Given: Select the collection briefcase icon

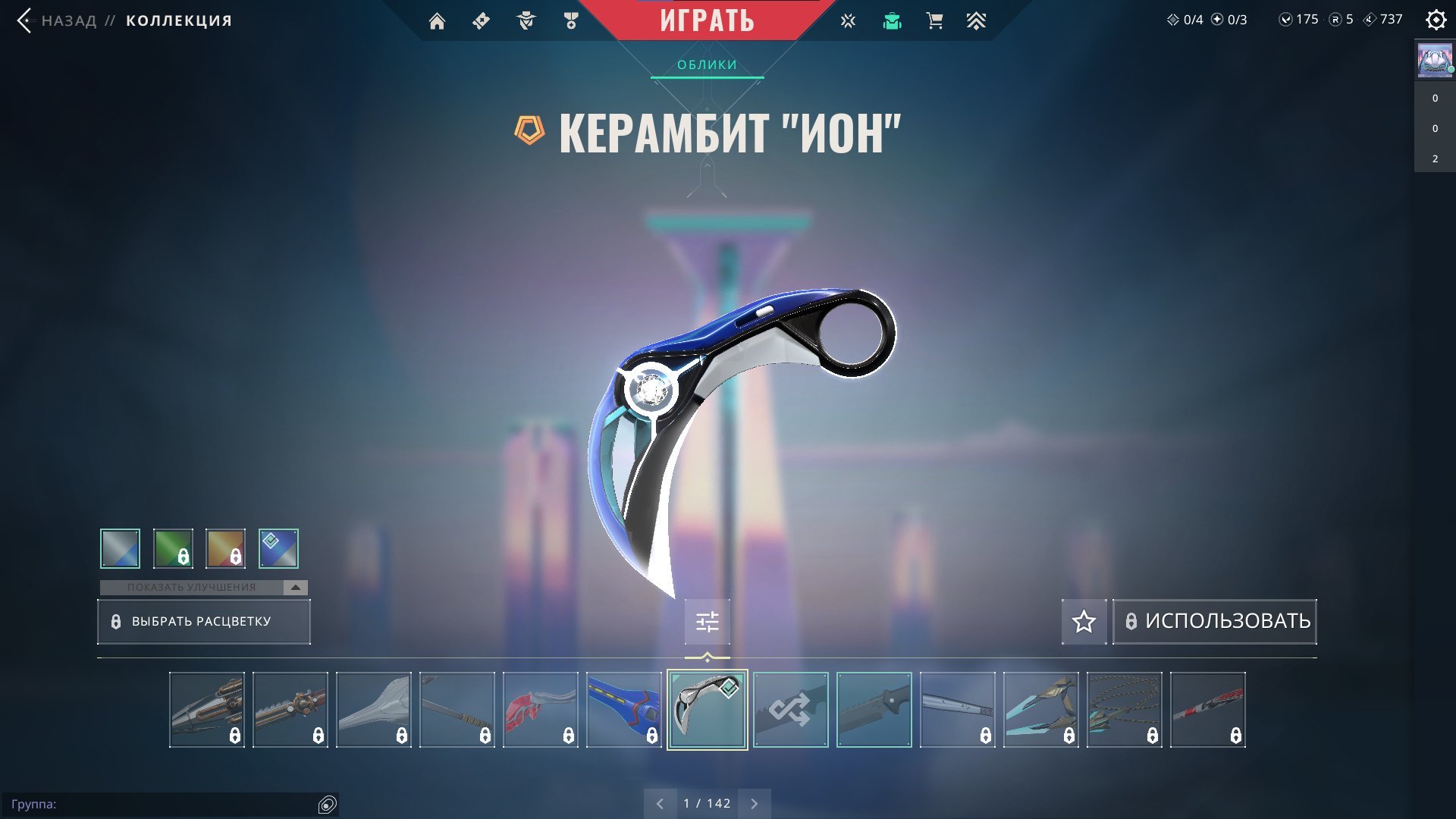Looking at the screenshot, I should (892, 20).
